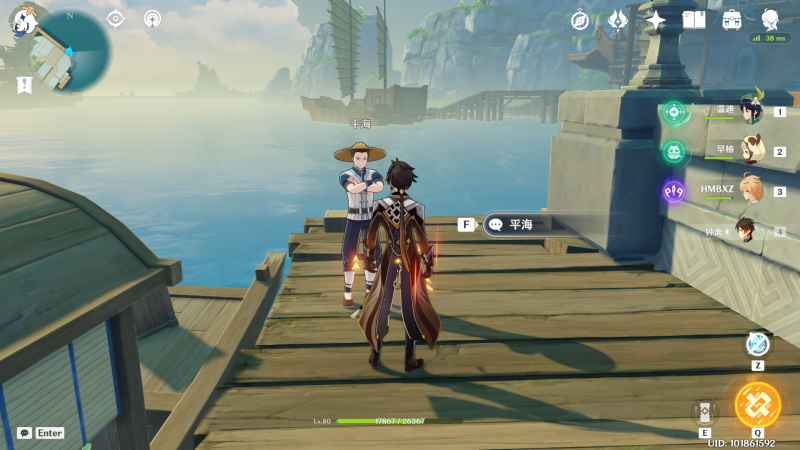
Task: Select active party member 钟离
Action: tap(748, 231)
